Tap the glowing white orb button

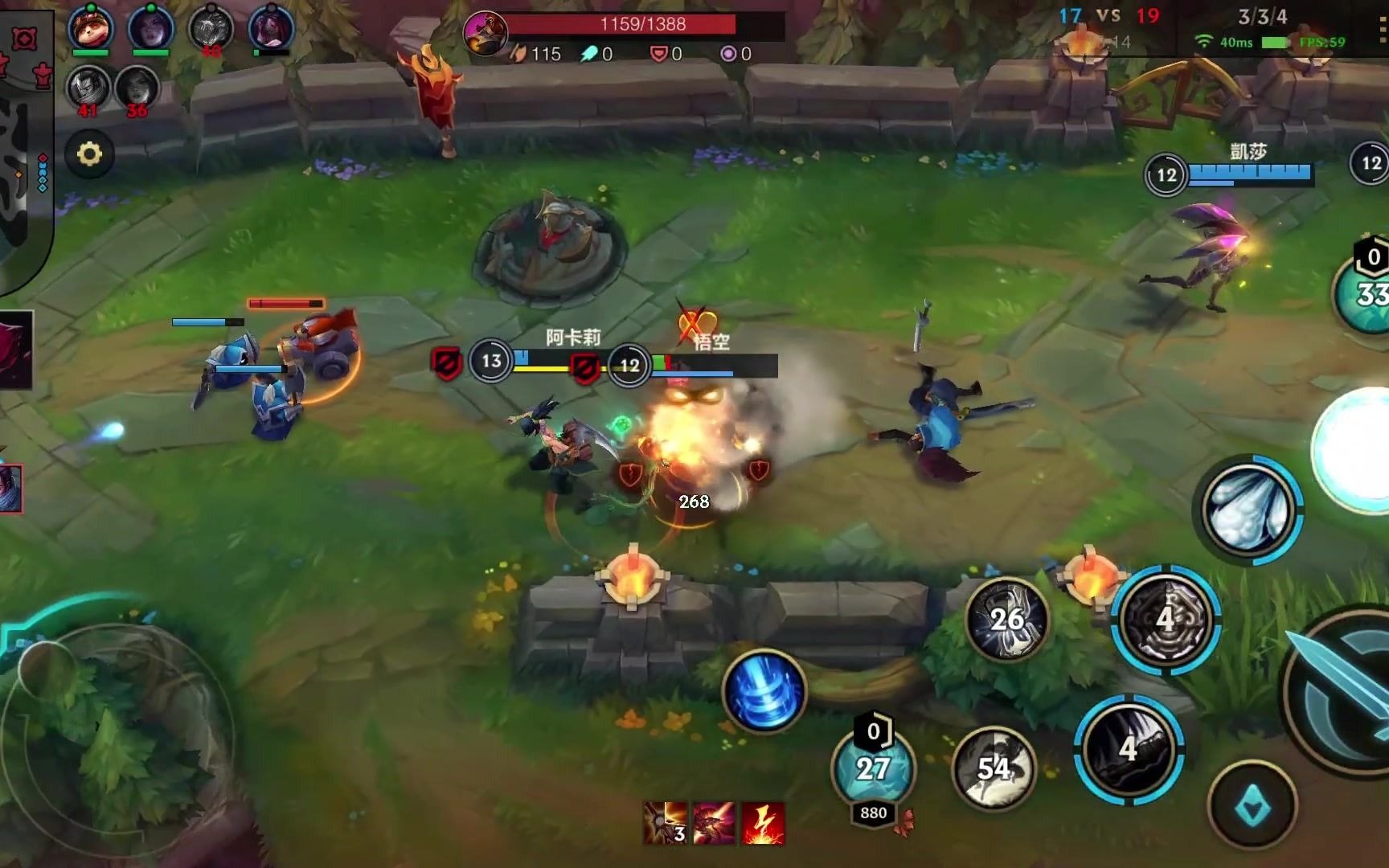[x=1358, y=450]
